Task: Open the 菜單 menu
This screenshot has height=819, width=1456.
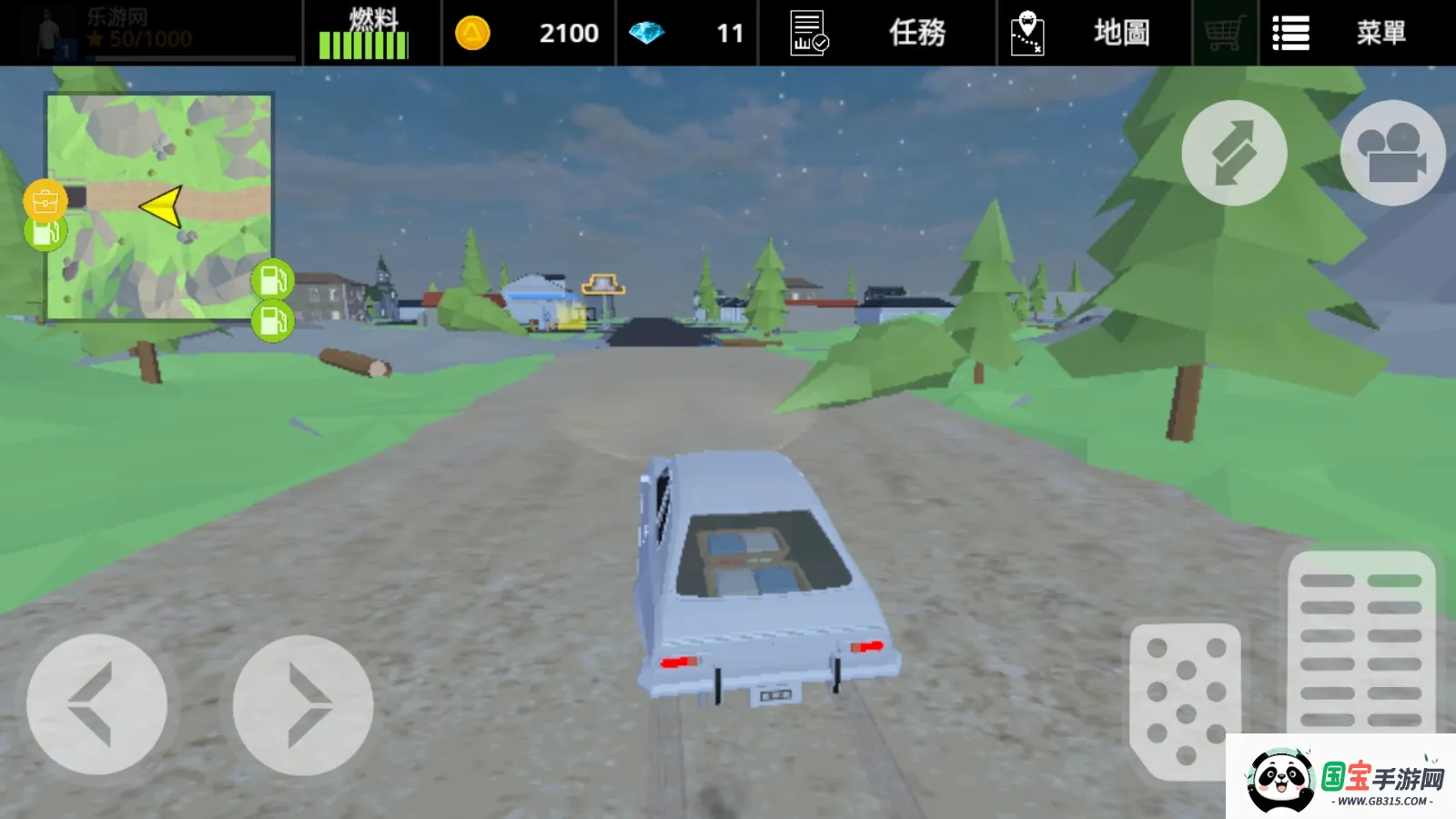Action: (x=1382, y=32)
